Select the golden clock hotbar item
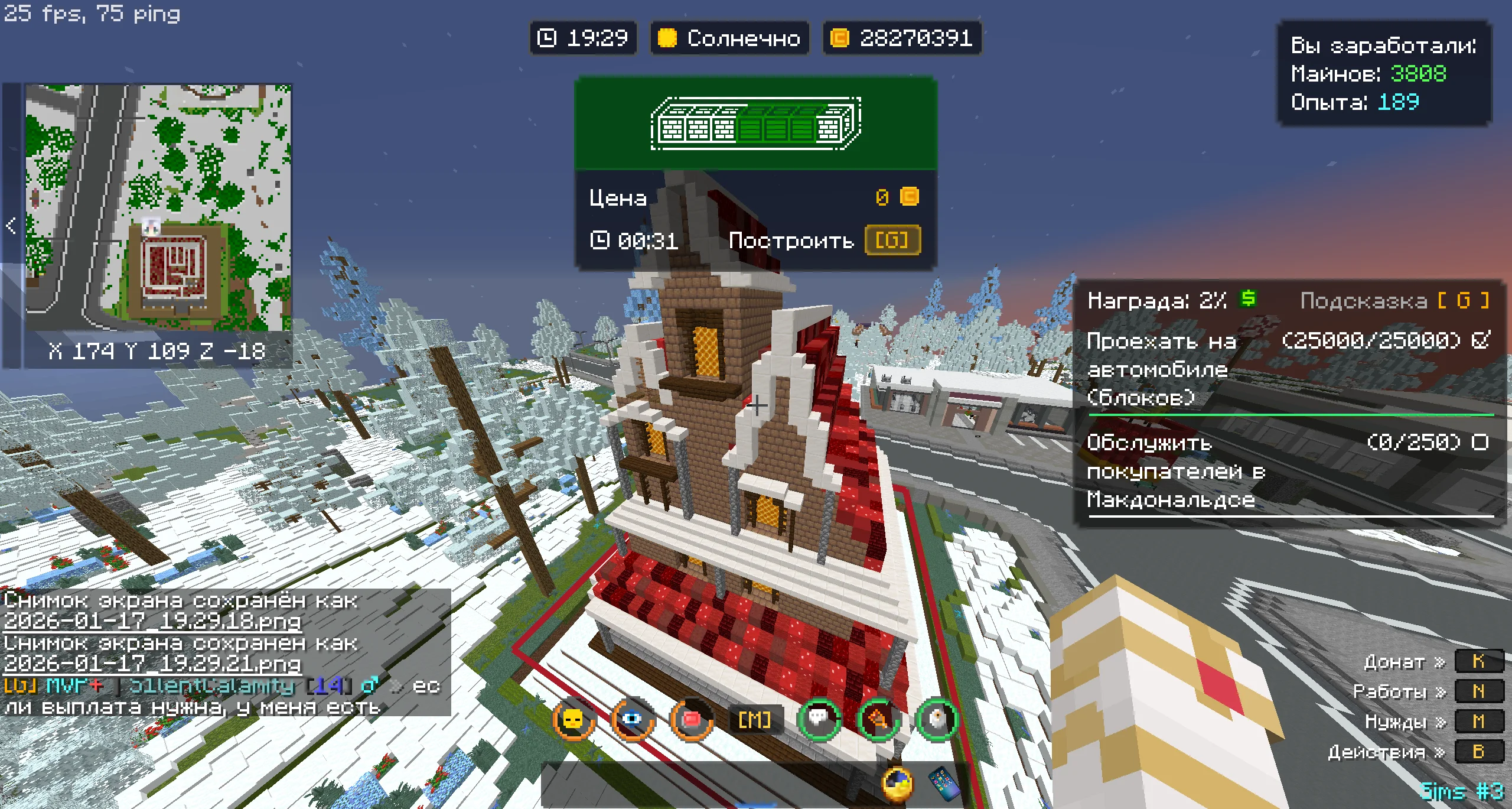Image resolution: width=1512 pixels, height=809 pixels. pos(897,784)
